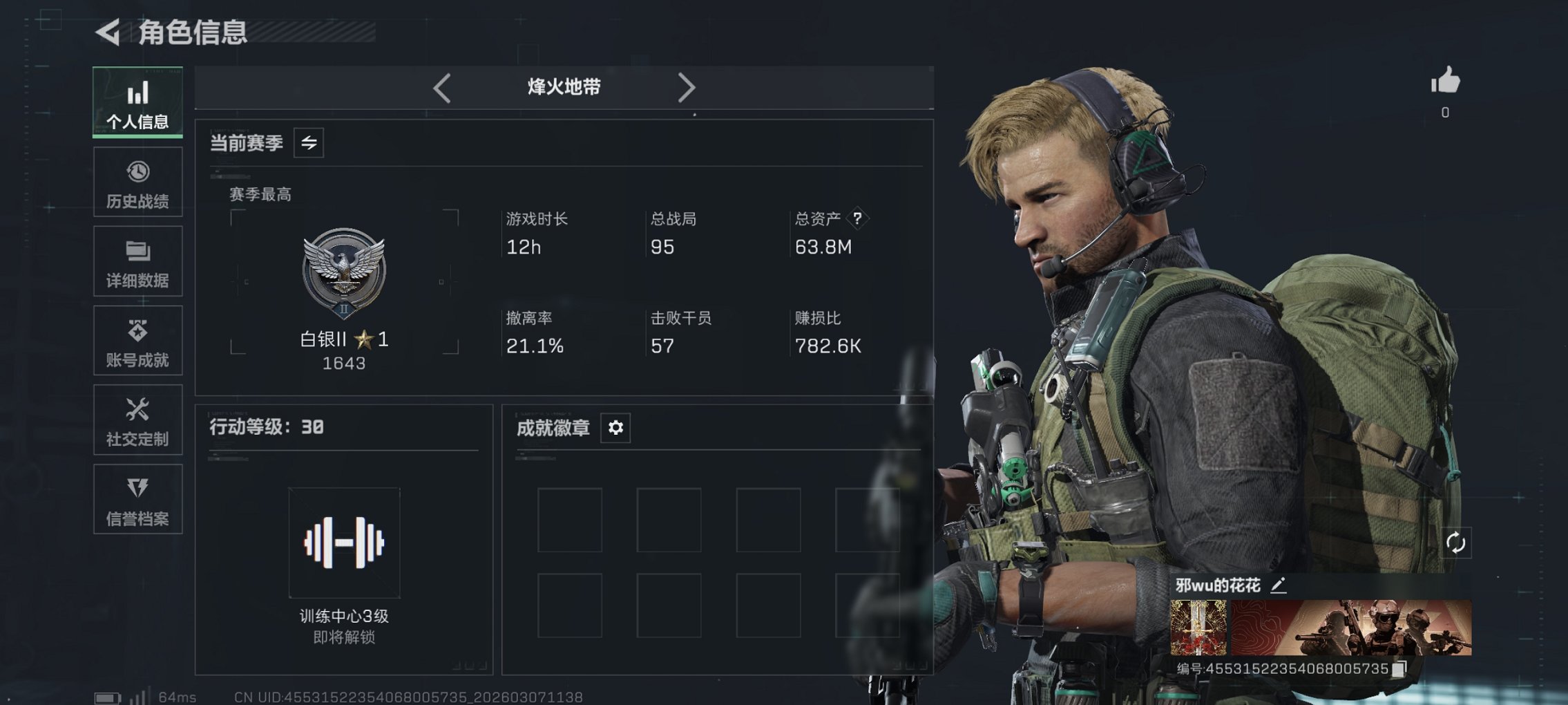Click the right arrow after 烽火地带
This screenshot has height=705, width=1568.
tap(687, 87)
